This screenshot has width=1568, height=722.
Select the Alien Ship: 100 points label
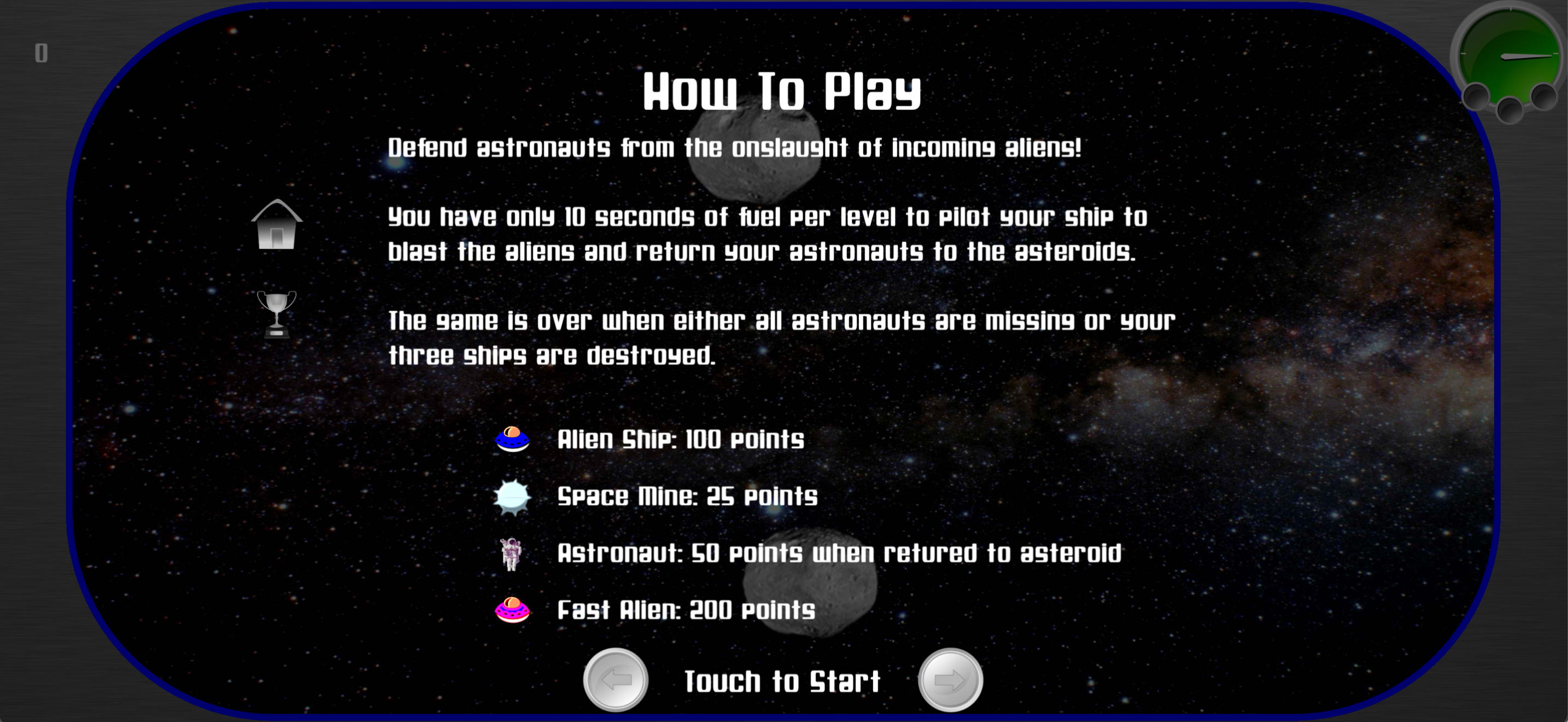tap(681, 440)
